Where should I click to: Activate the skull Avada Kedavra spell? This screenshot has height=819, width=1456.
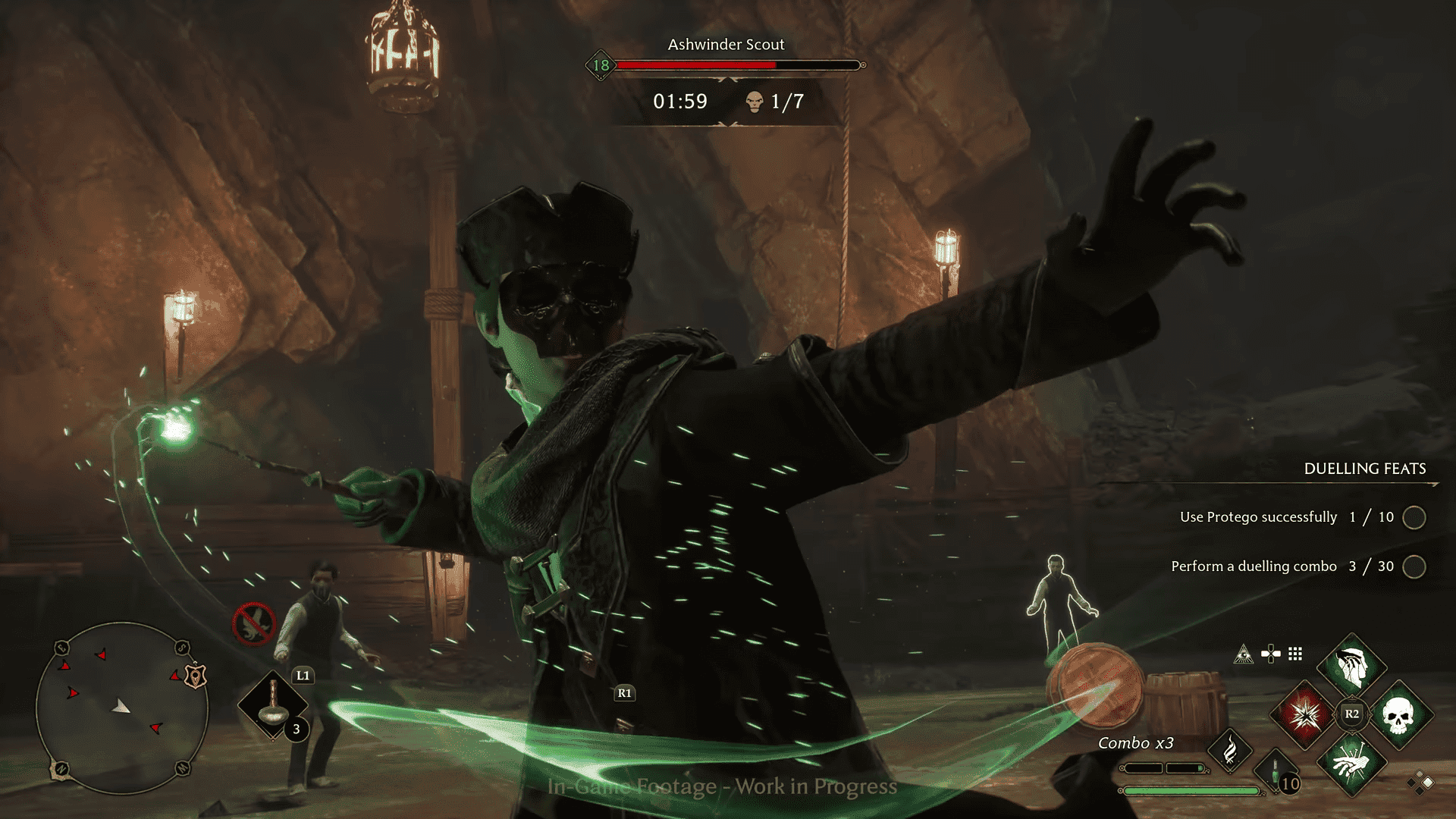(x=1398, y=714)
